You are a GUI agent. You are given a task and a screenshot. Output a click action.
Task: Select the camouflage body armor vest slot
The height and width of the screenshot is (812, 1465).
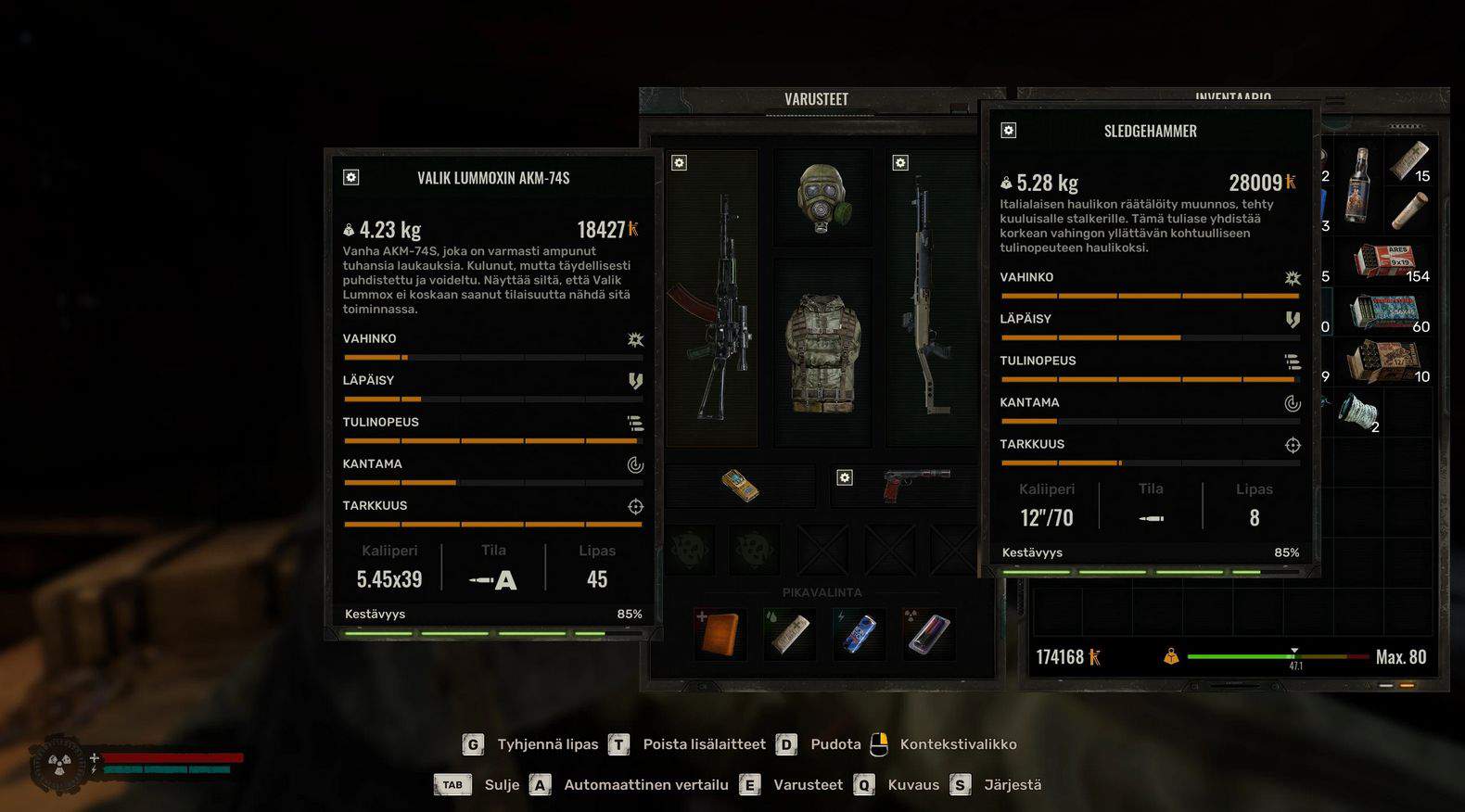coord(822,353)
